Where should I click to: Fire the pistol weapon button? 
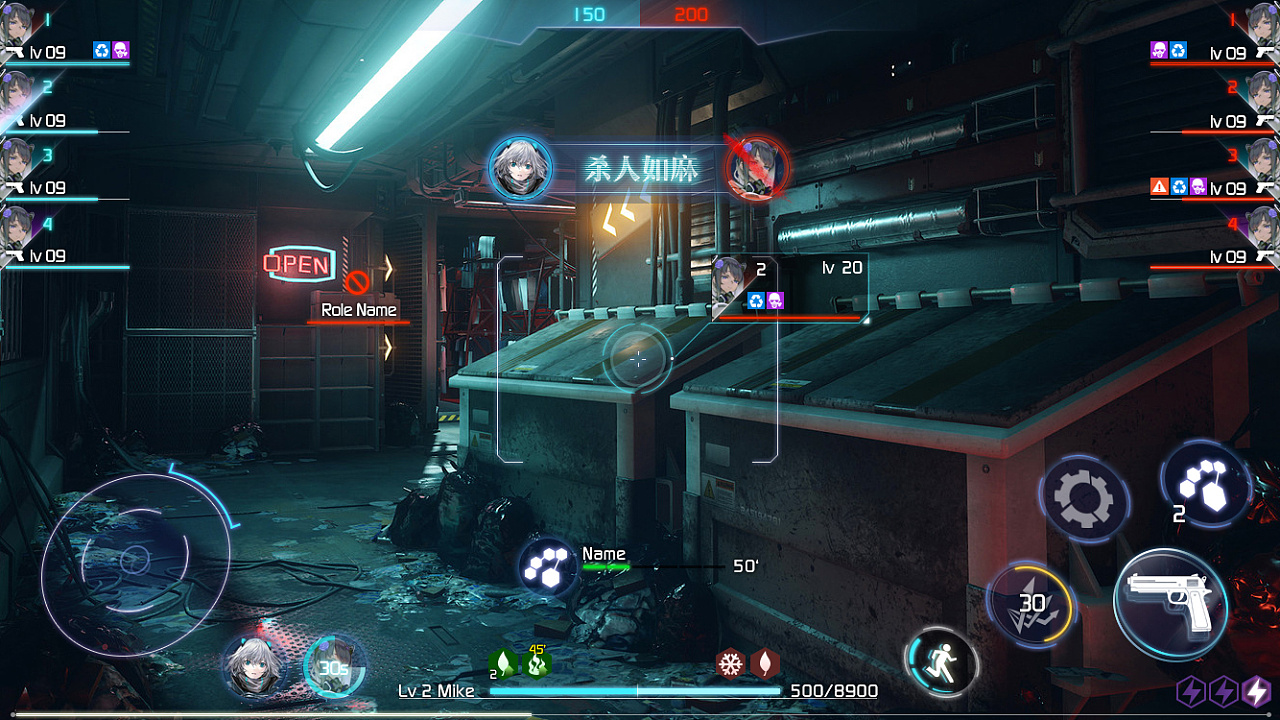pyautogui.click(x=1170, y=604)
